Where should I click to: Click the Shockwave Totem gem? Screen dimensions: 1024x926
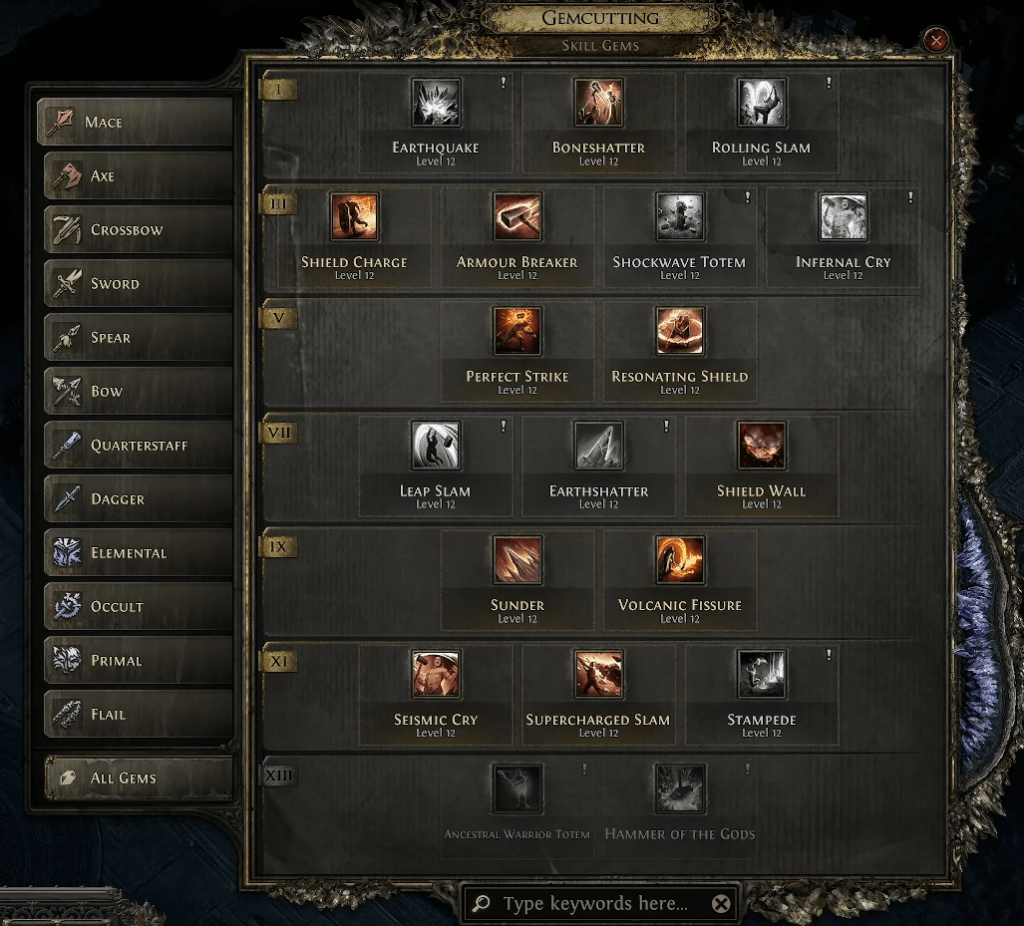[x=679, y=218]
